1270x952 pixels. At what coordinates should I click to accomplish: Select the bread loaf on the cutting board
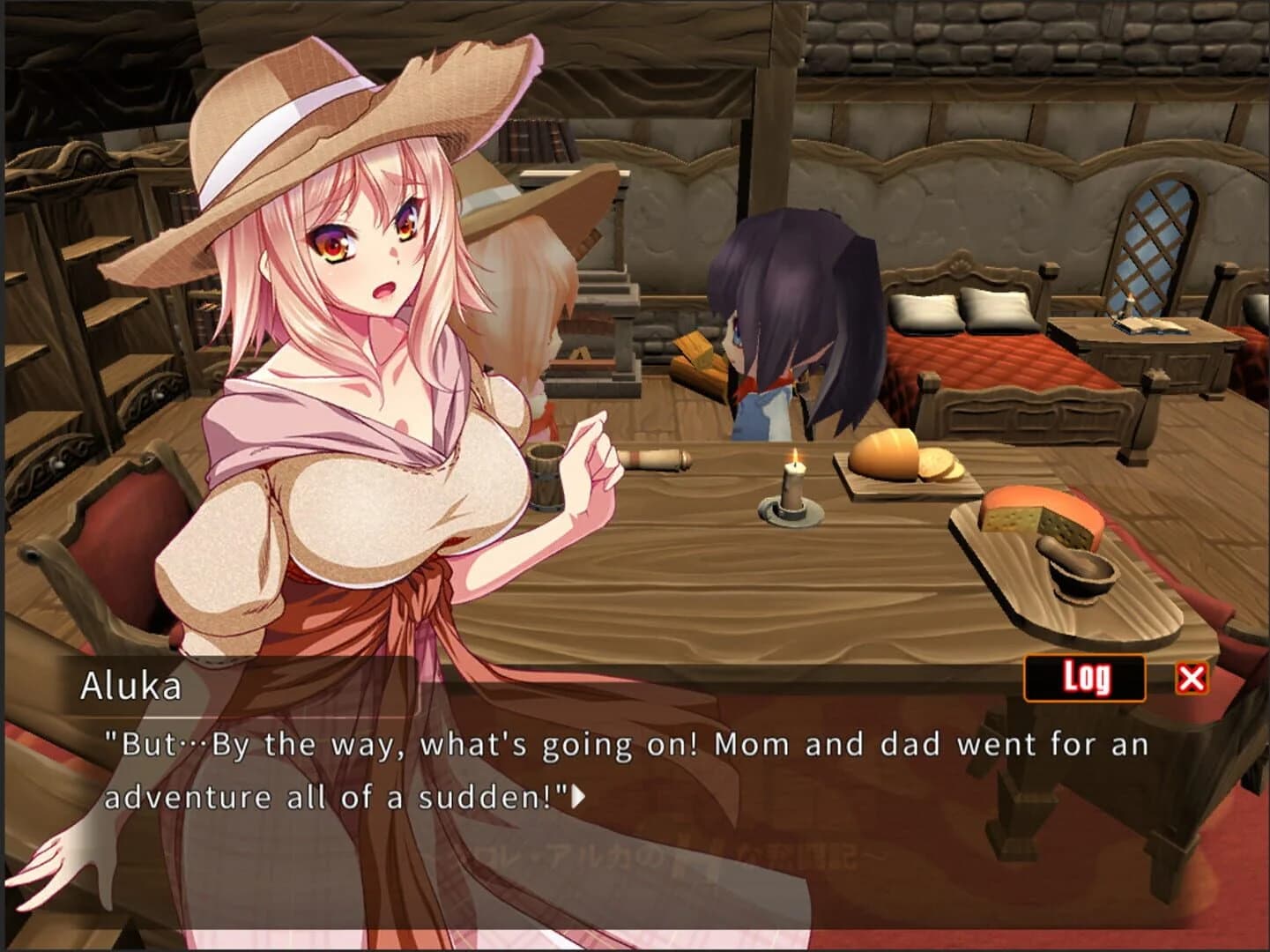pyautogui.click(x=886, y=454)
